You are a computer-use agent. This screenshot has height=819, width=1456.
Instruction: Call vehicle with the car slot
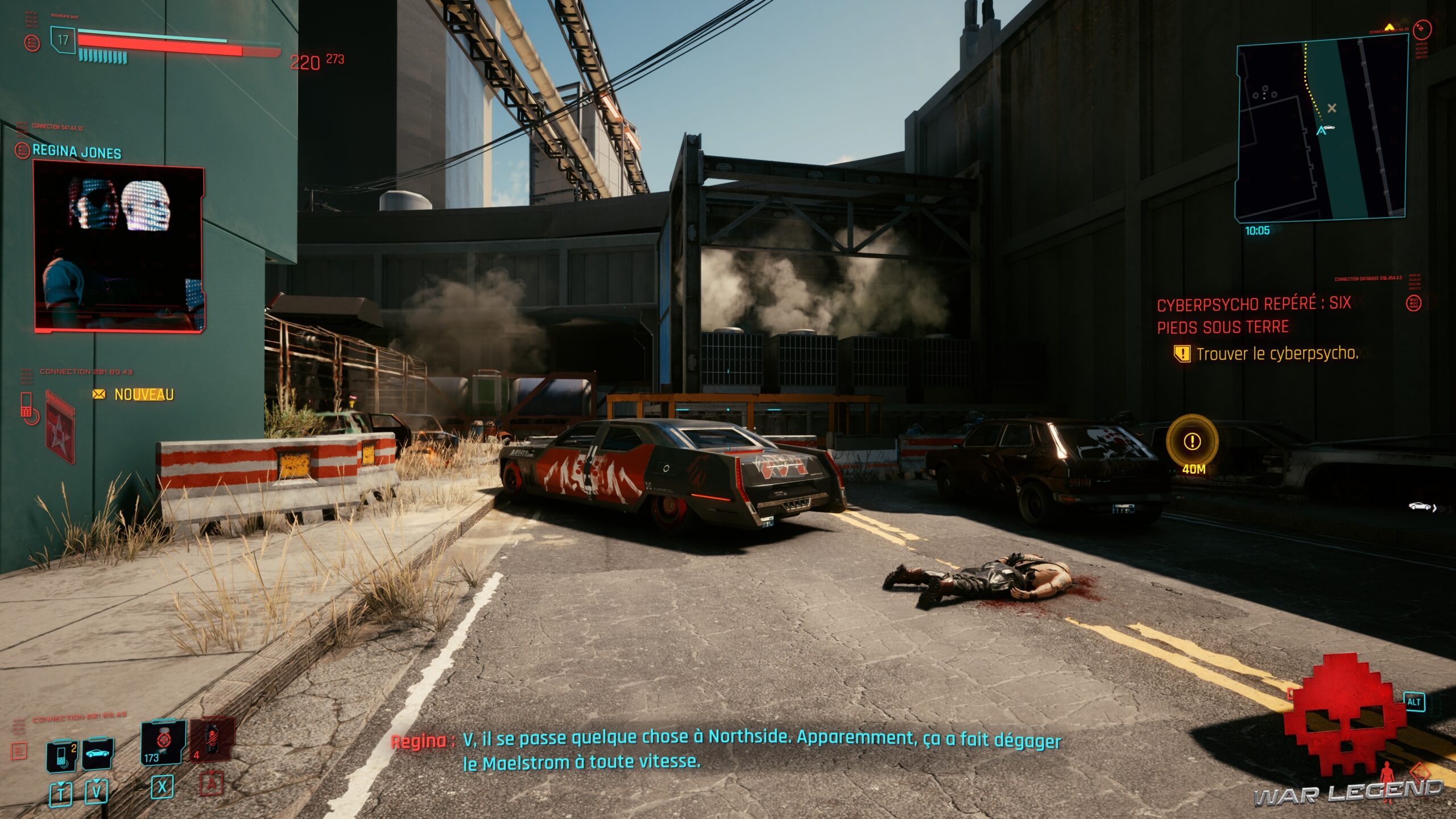(x=98, y=754)
